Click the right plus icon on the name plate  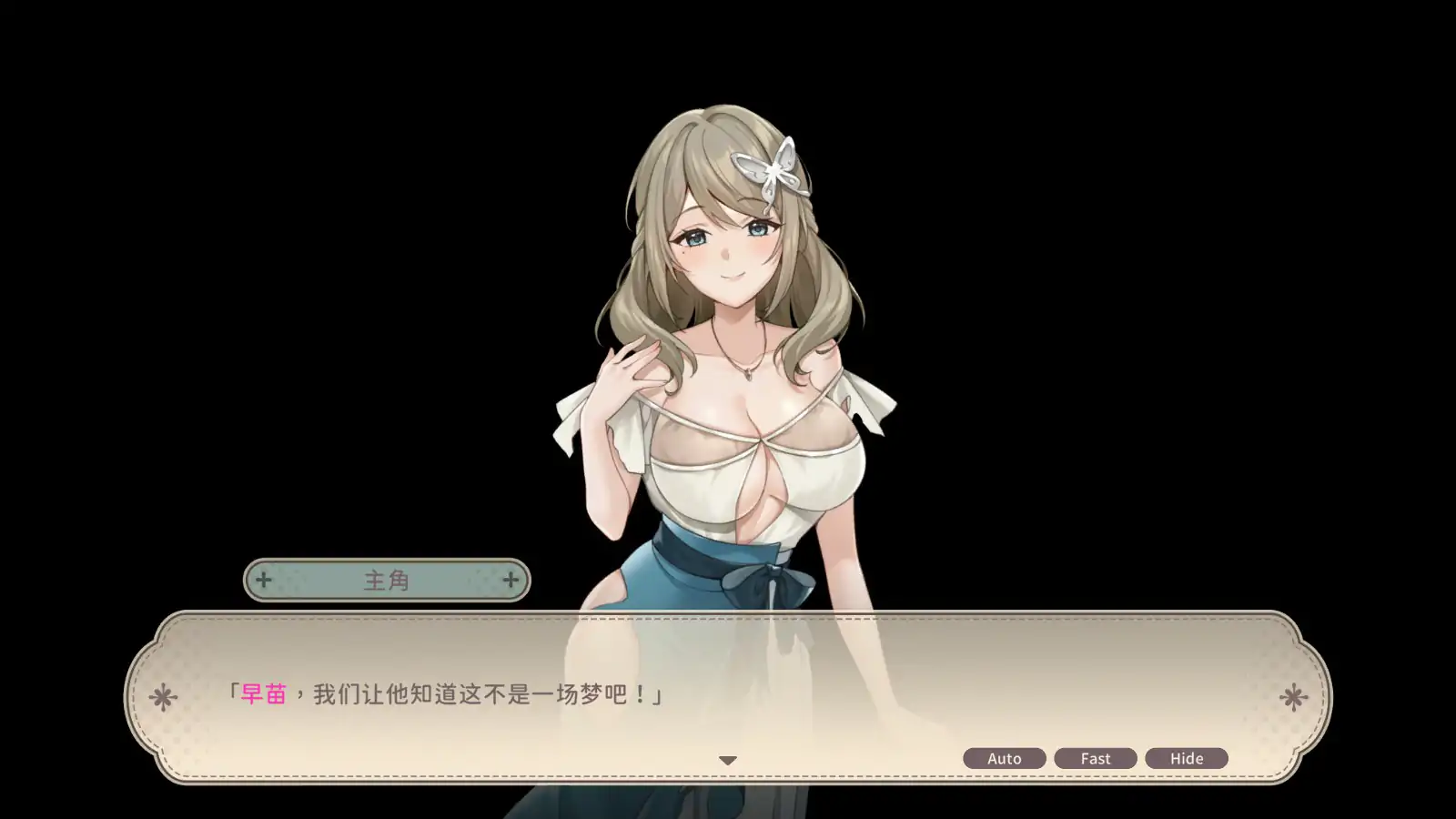pos(511,579)
